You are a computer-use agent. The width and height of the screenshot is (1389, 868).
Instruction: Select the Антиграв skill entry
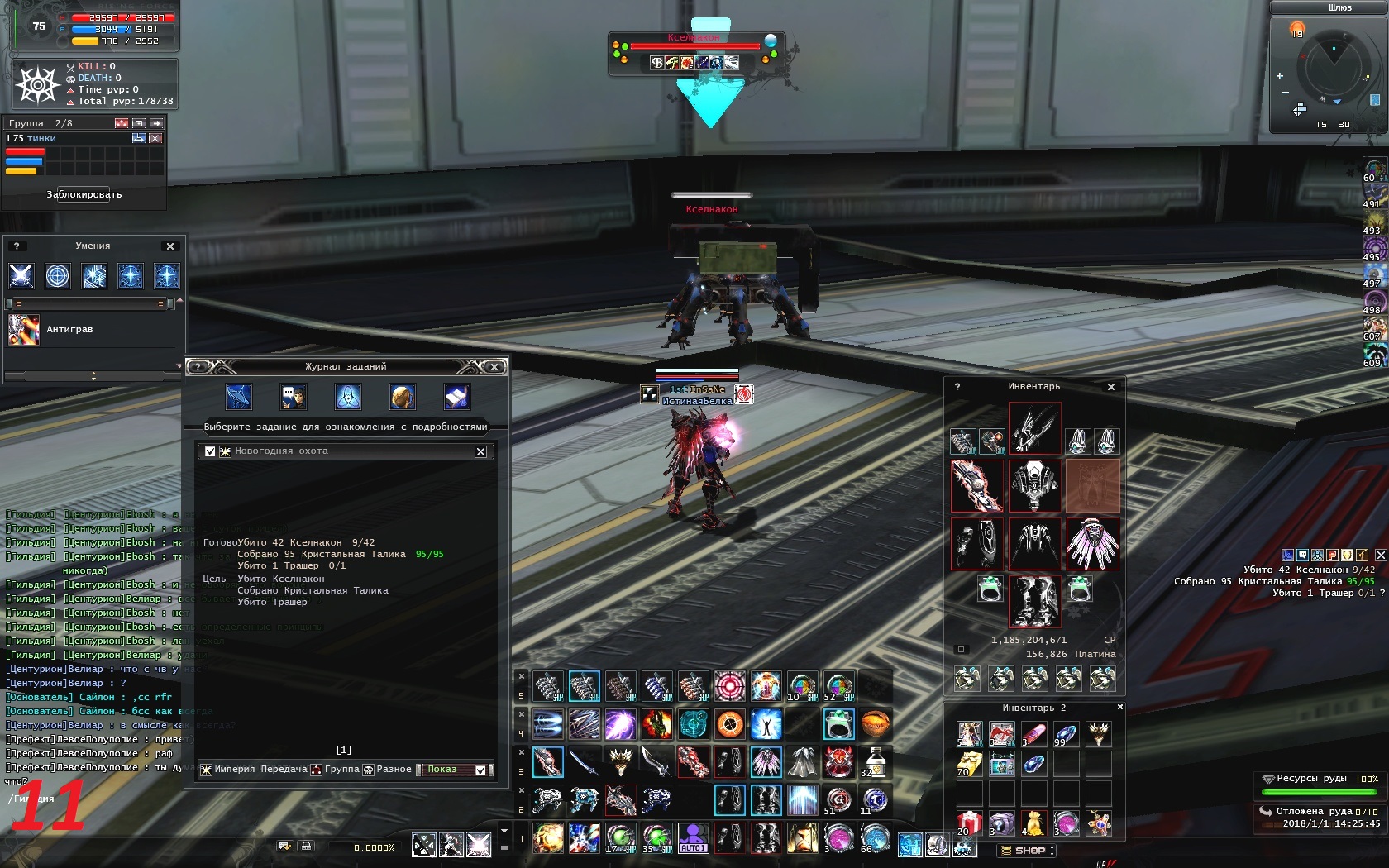[69, 329]
